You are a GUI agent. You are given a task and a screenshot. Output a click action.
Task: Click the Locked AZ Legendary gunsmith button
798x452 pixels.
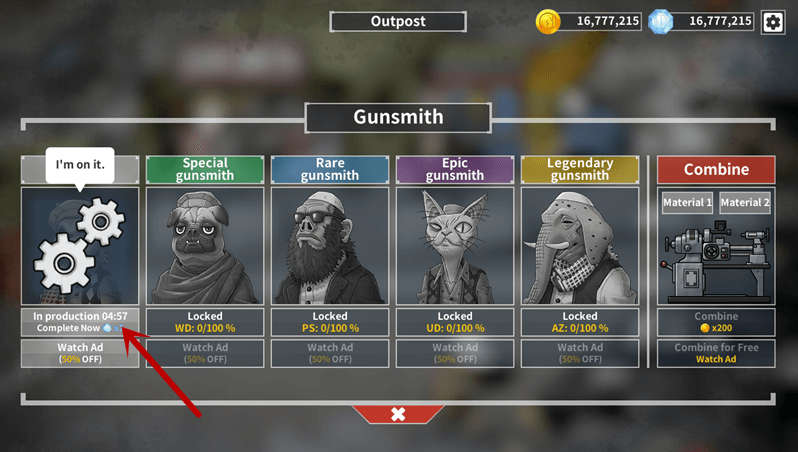[x=580, y=322]
